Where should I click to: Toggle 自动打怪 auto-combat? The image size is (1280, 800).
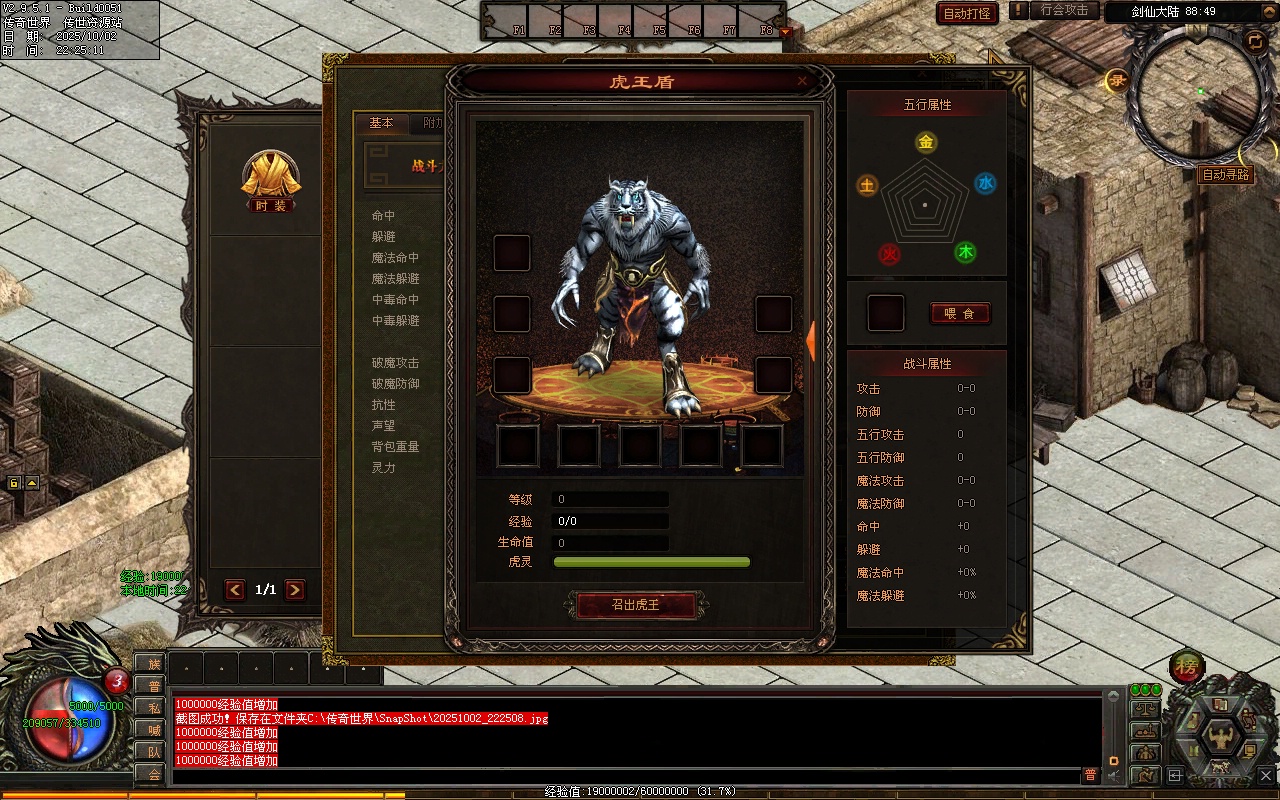coord(967,13)
